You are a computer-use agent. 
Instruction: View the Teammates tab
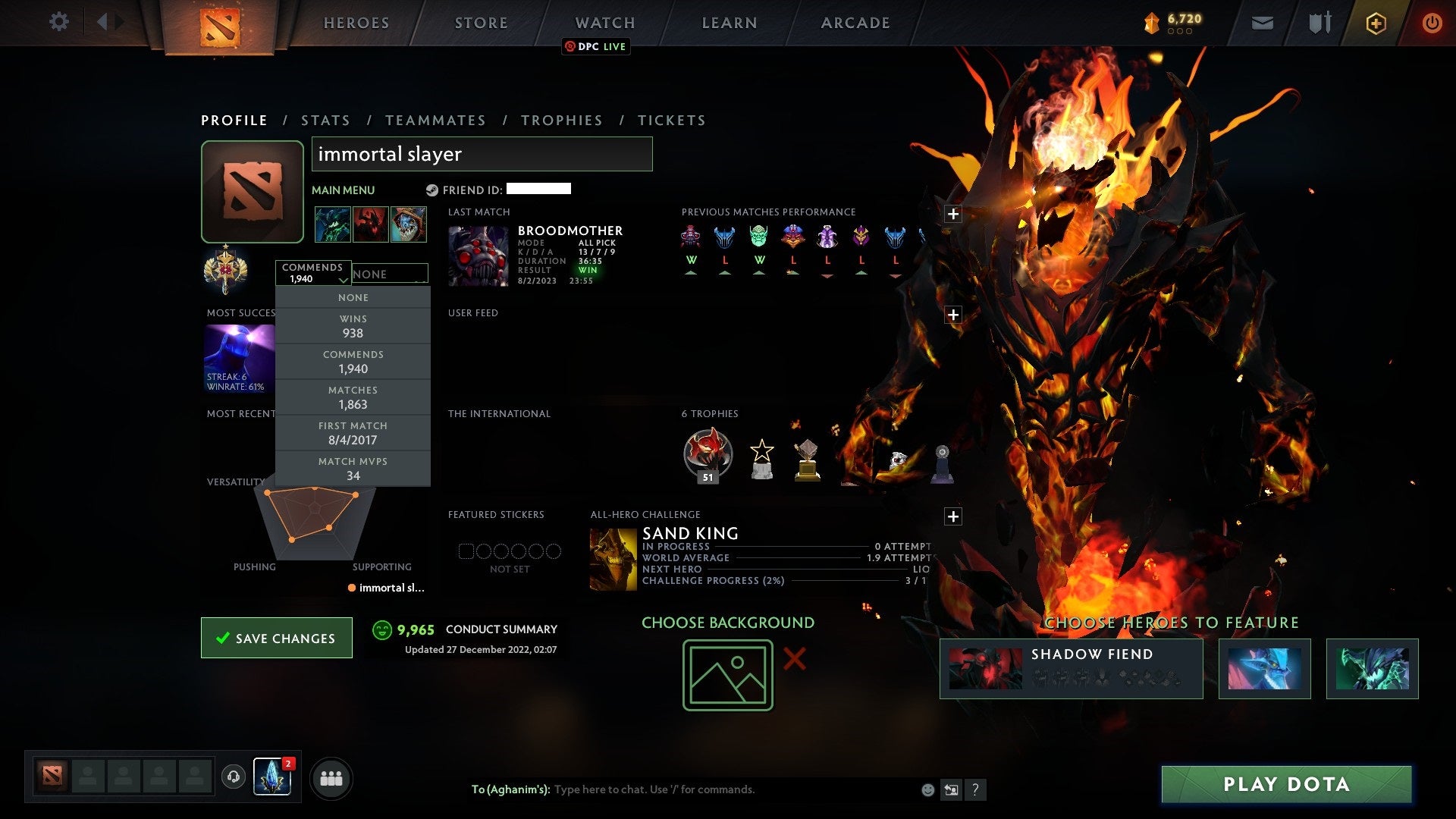tap(435, 121)
